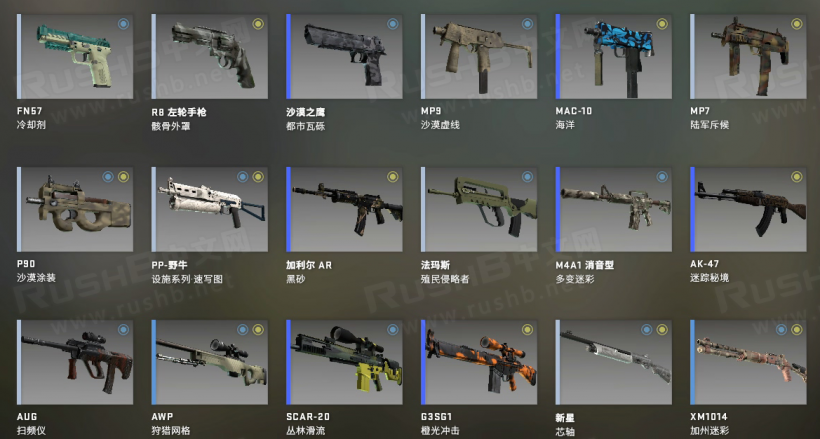The image size is (820, 439).
Task: Select the FN57 冷却剂 skin tile
Action: (75, 56)
